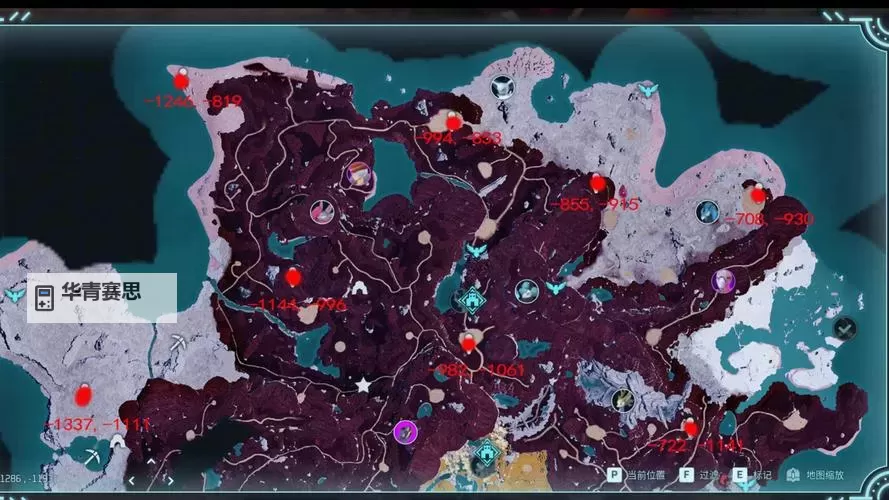The image size is (889, 500).
Task: Choose the red marker at -855, -915
Action: click(x=598, y=183)
